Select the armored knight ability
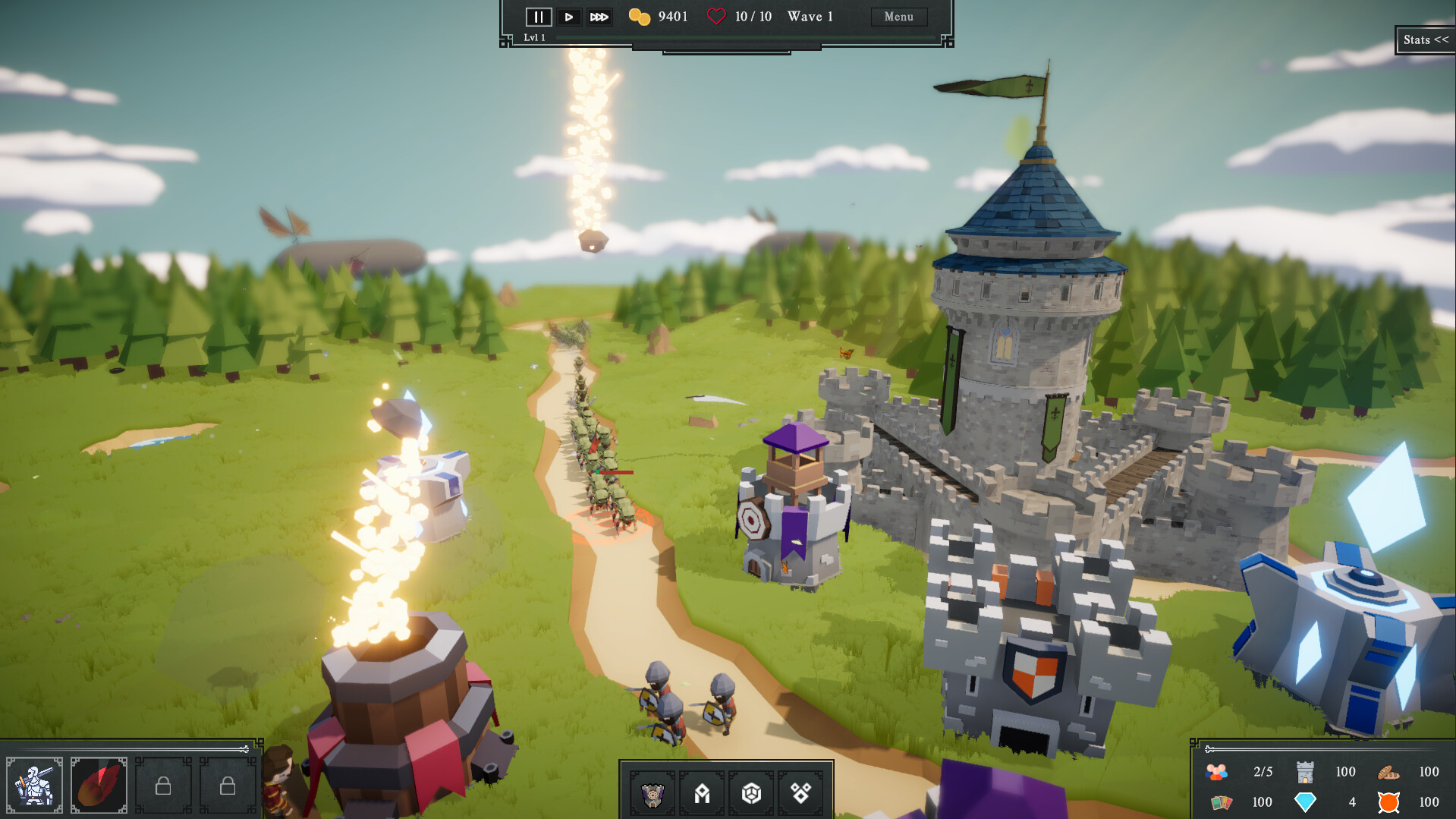This screenshot has width=1456, height=819. click(35, 785)
